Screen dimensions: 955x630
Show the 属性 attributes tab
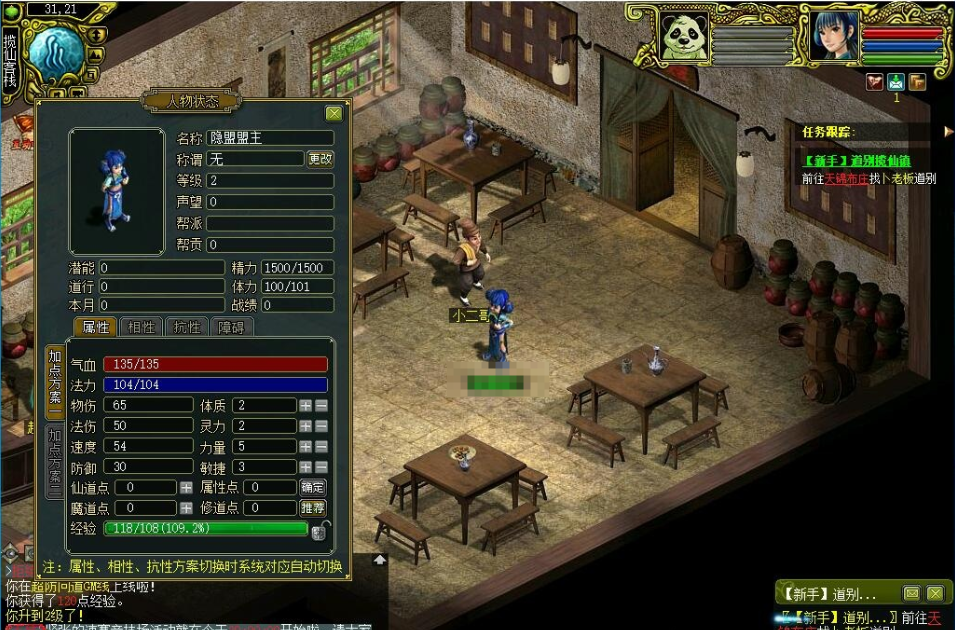95,327
